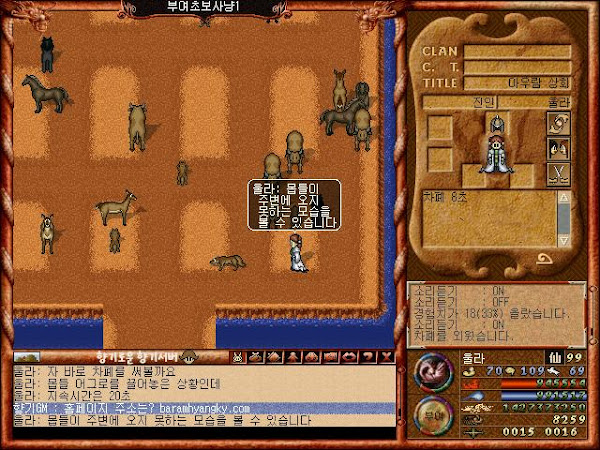This screenshot has height=450, width=600.
Task: Click the swirl emblem beside the character portrait
Action: coord(557,122)
